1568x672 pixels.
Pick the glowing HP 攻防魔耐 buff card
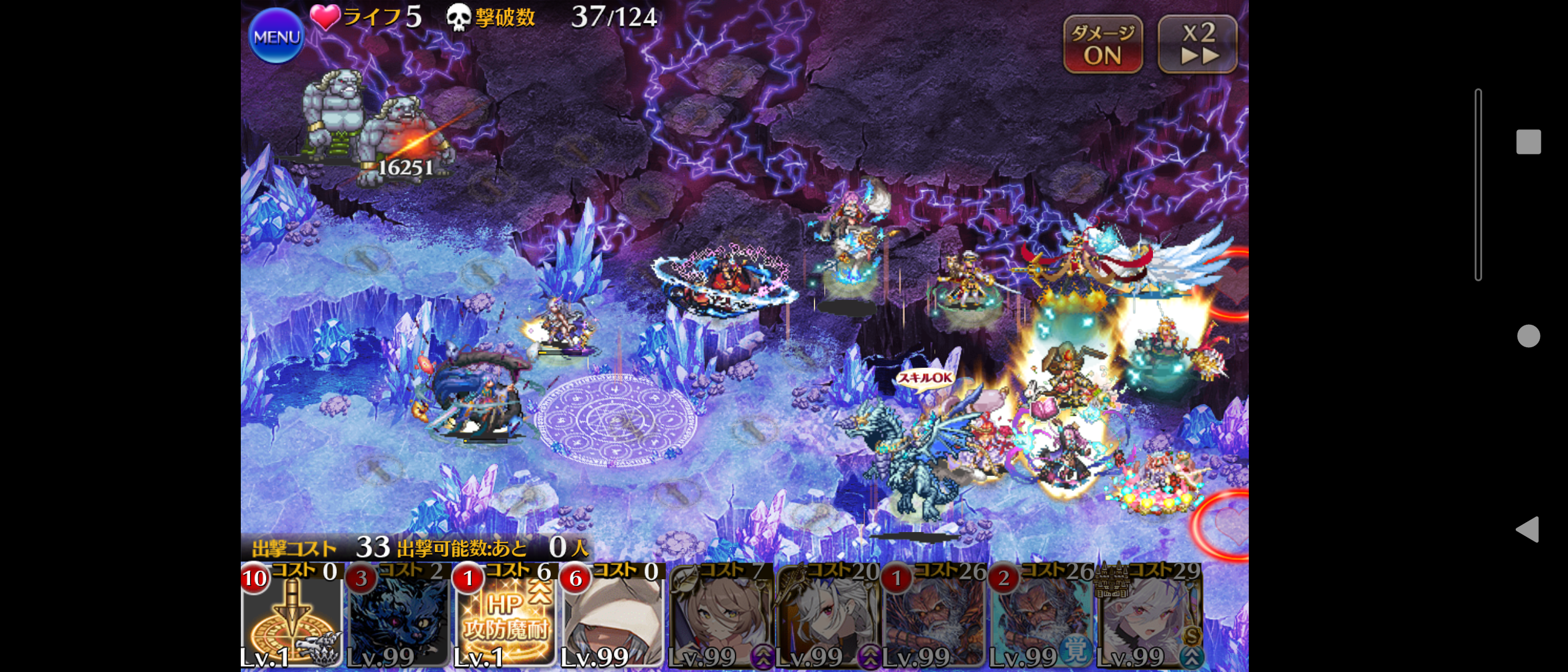point(505,616)
